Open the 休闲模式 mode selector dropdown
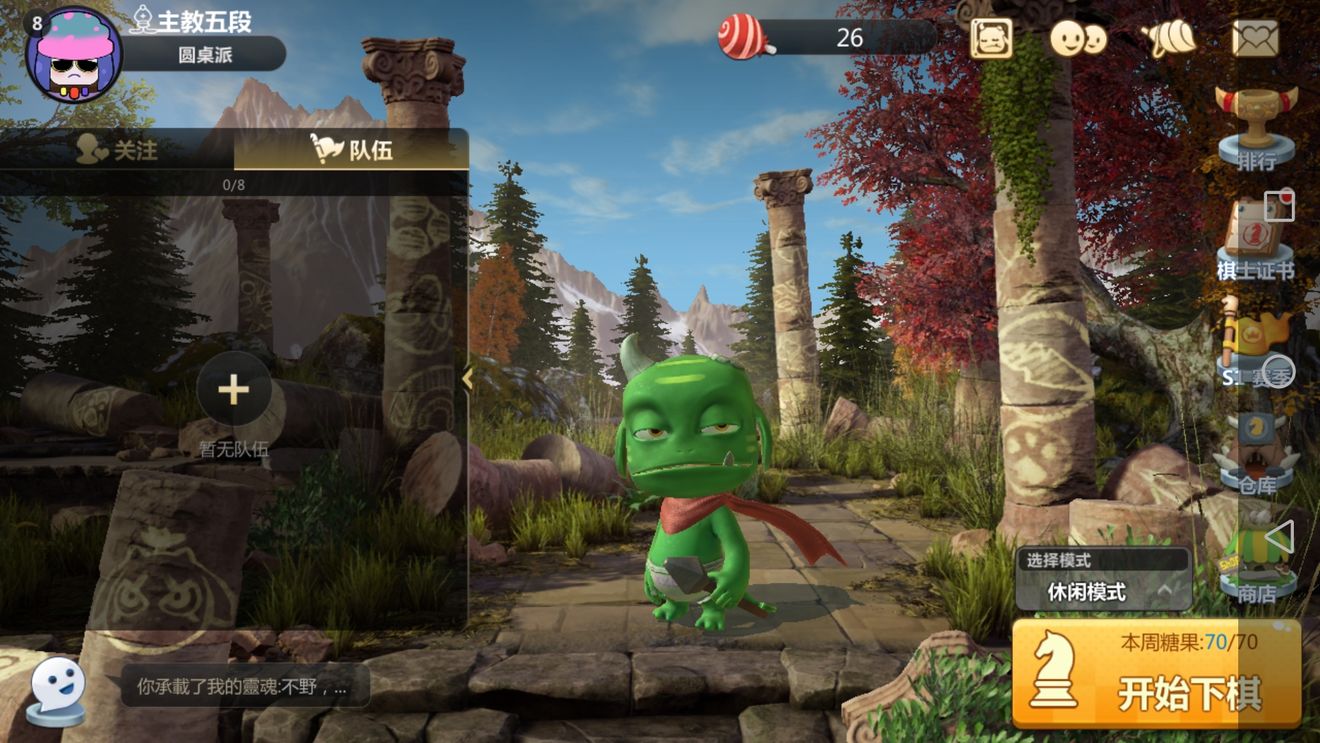This screenshot has width=1320, height=743. point(1104,591)
